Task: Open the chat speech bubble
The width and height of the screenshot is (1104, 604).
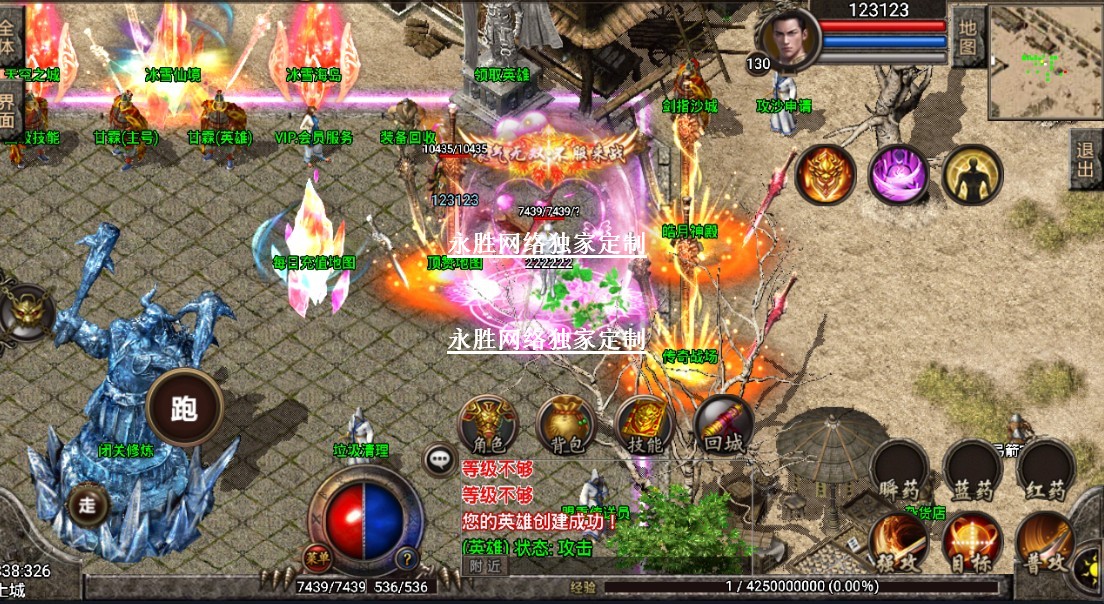Action: [440, 460]
